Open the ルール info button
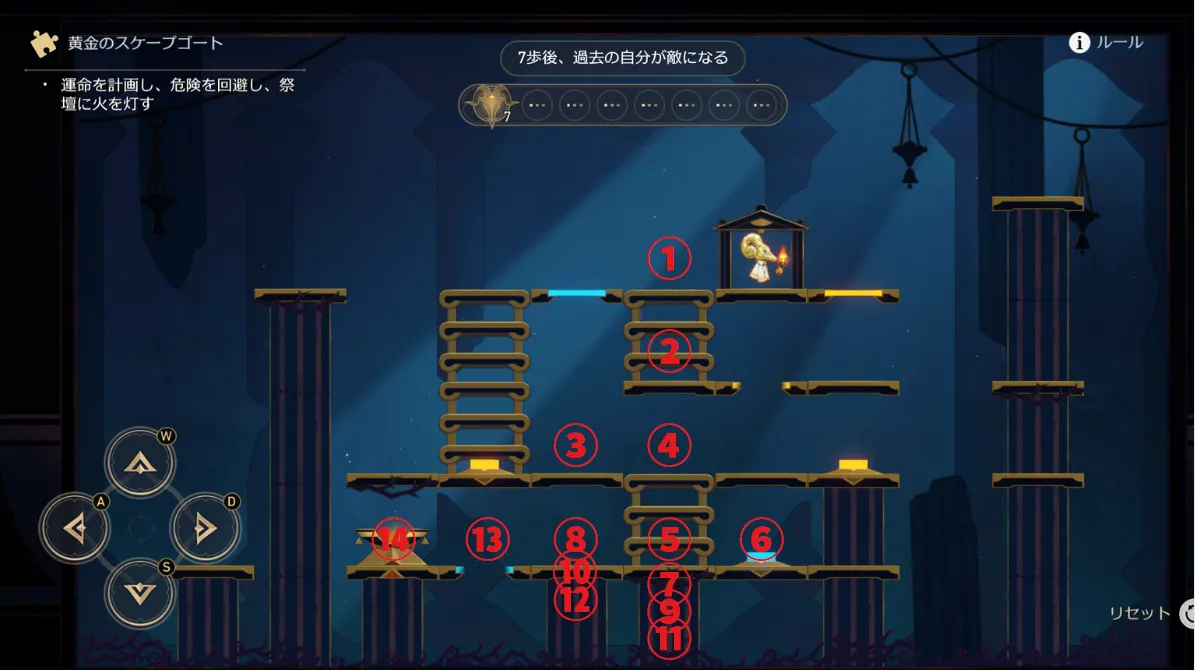The height and width of the screenshot is (670, 1195). click(x=1105, y=42)
